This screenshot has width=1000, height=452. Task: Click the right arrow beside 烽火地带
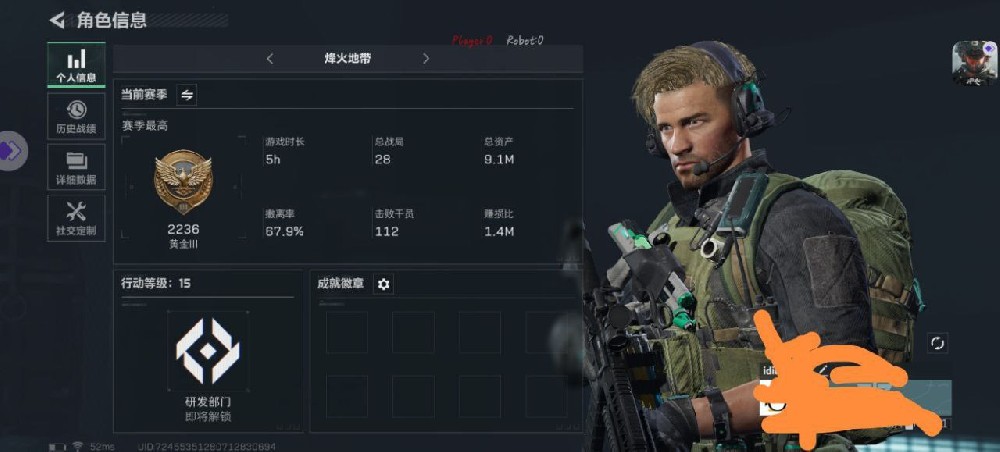tap(426, 59)
